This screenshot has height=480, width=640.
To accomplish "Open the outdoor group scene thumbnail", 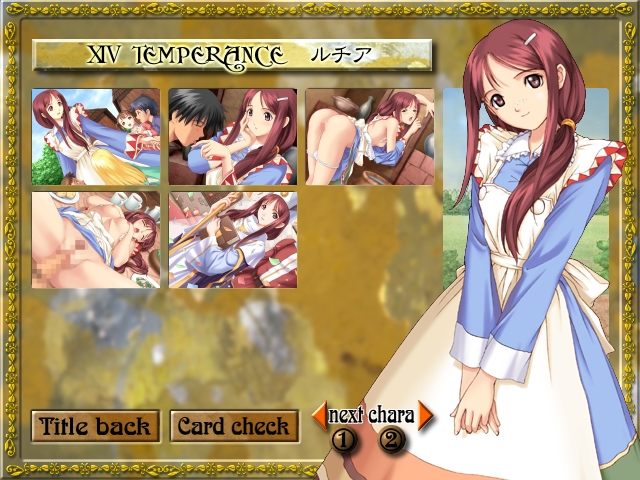I will coord(96,137).
